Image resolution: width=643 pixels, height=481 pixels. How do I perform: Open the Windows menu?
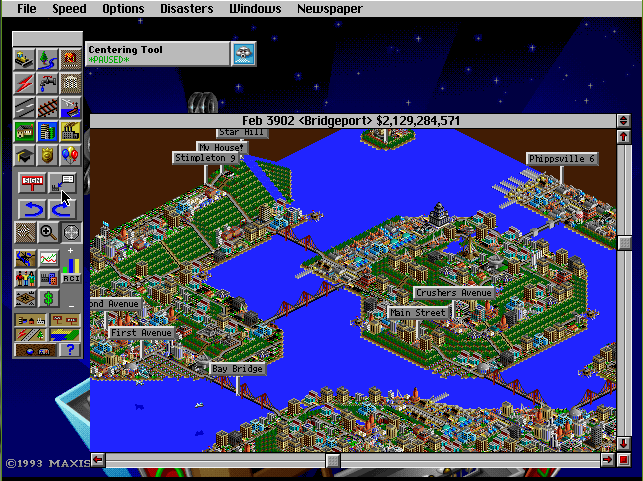(x=254, y=9)
